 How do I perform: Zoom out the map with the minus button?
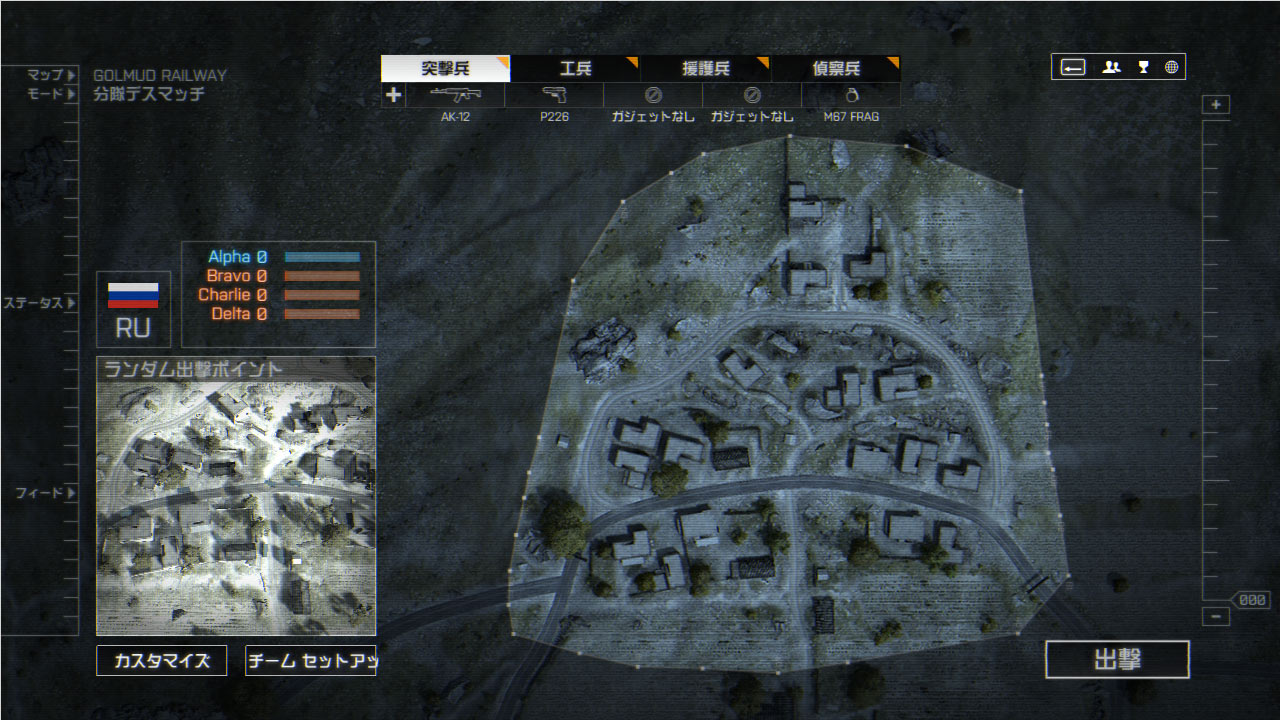[x=1216, y=616]
